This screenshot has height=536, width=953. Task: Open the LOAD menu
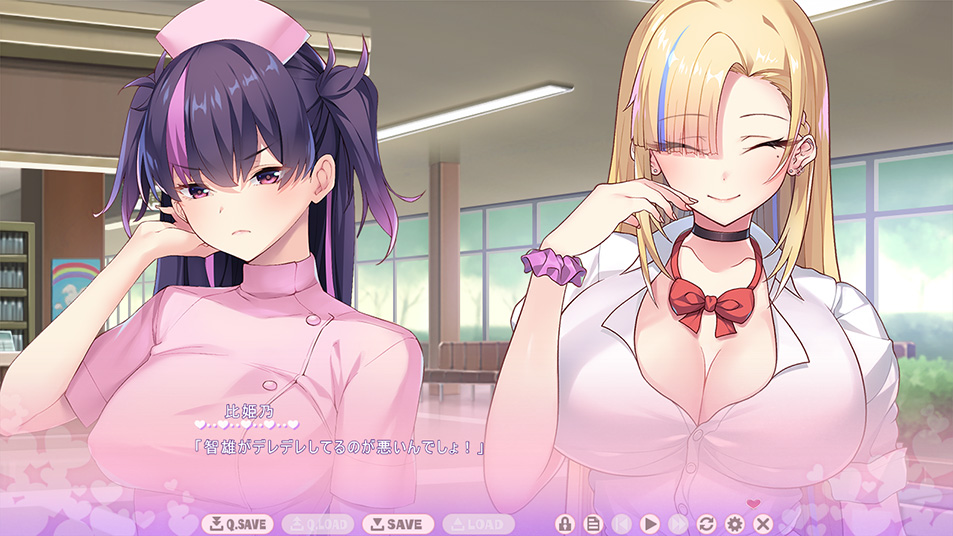click(x=477, y=524)
